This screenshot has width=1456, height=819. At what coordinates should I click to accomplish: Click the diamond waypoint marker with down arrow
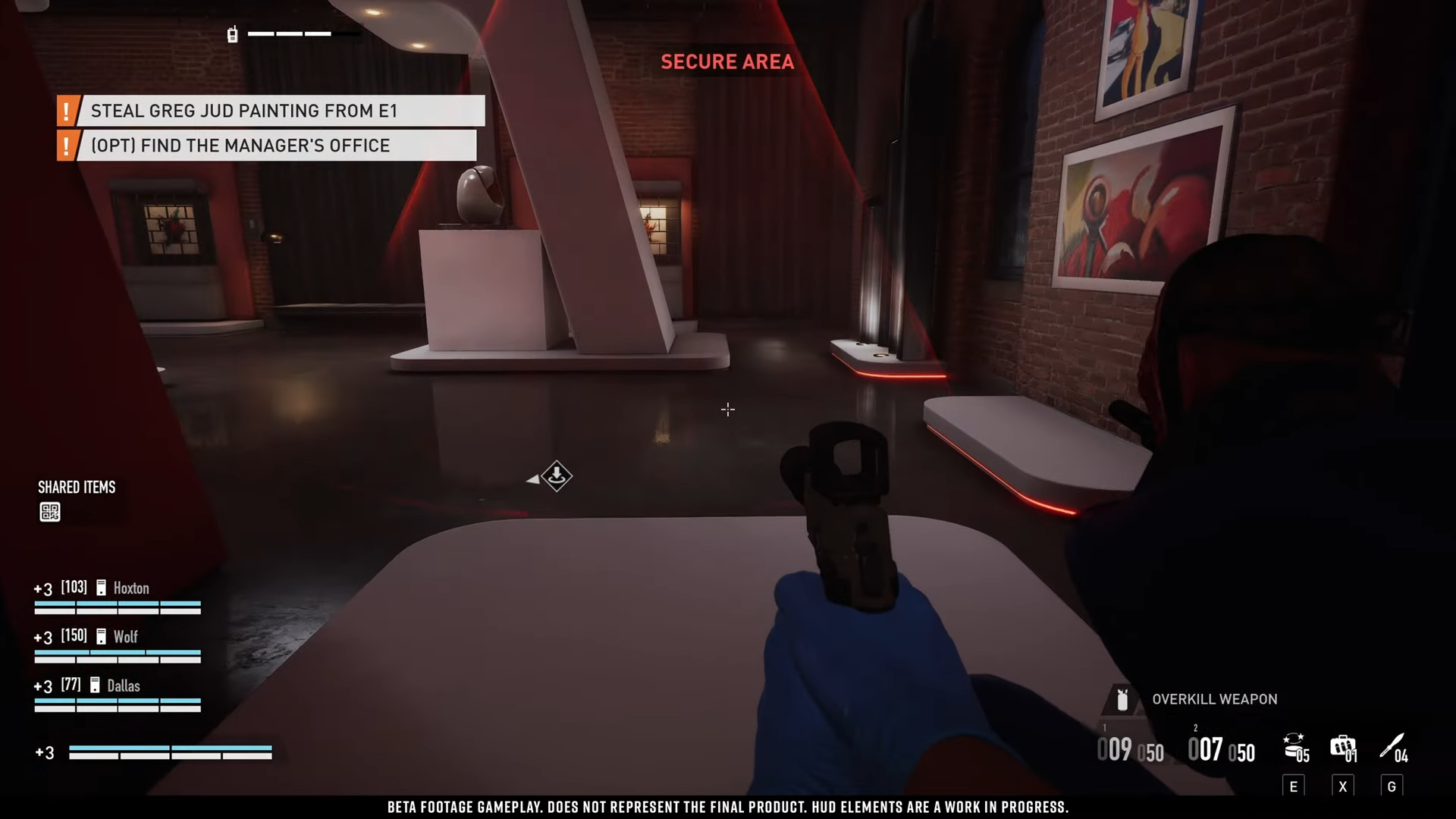coord(557,476)
